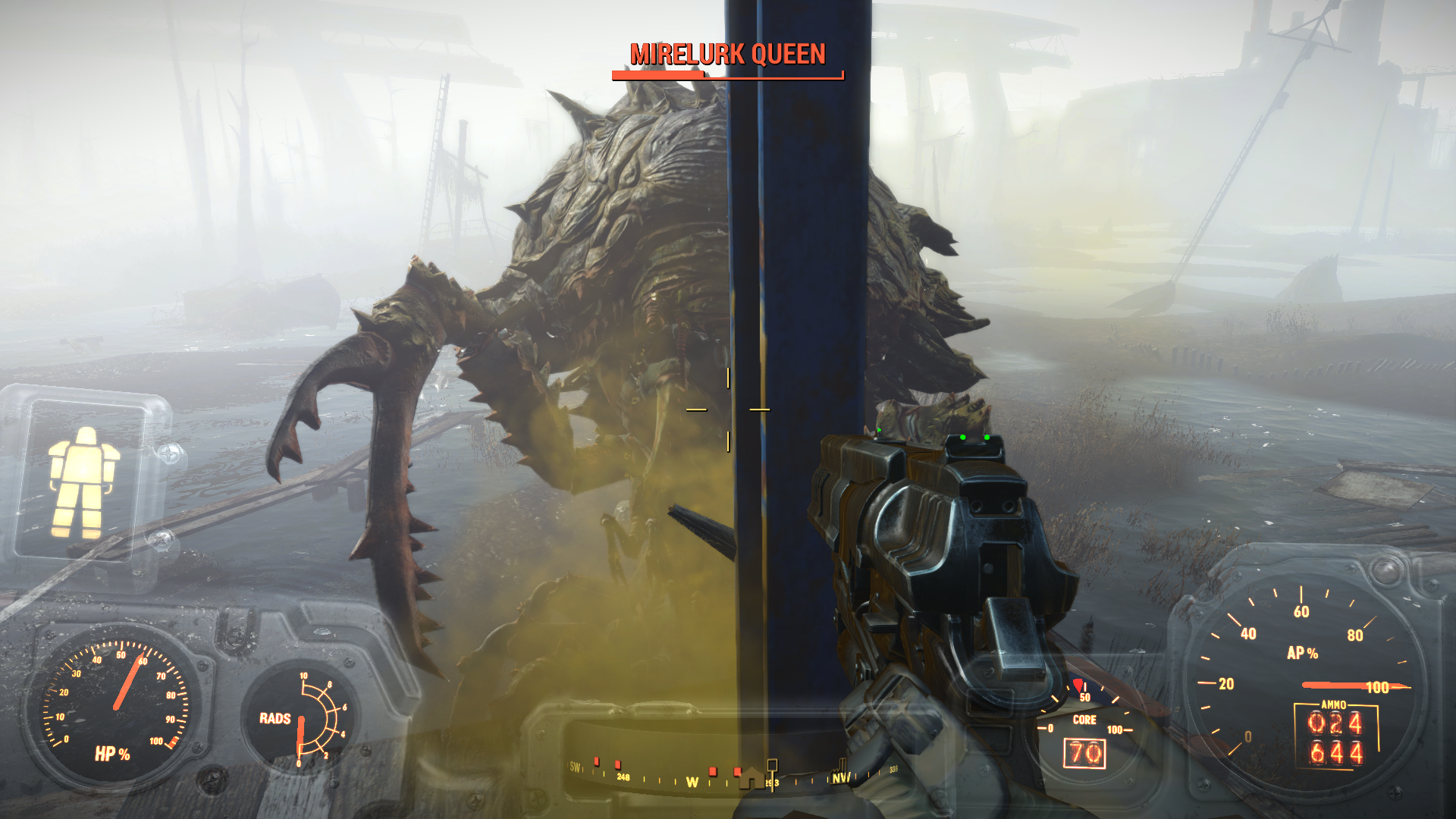Image resolution: width=1456 pixels, height=819 pixels.
Task: Select the house marker on the compass
Action: (x=752, y=777)
